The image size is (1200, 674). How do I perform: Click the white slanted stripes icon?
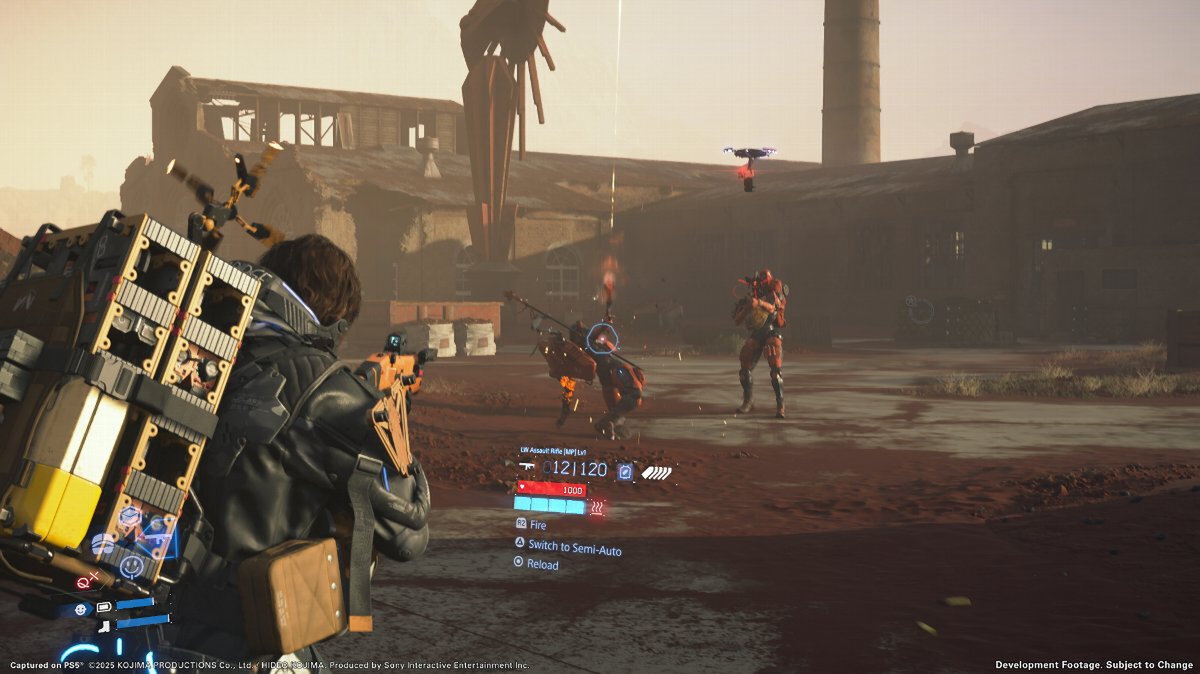tap(656, 472)
